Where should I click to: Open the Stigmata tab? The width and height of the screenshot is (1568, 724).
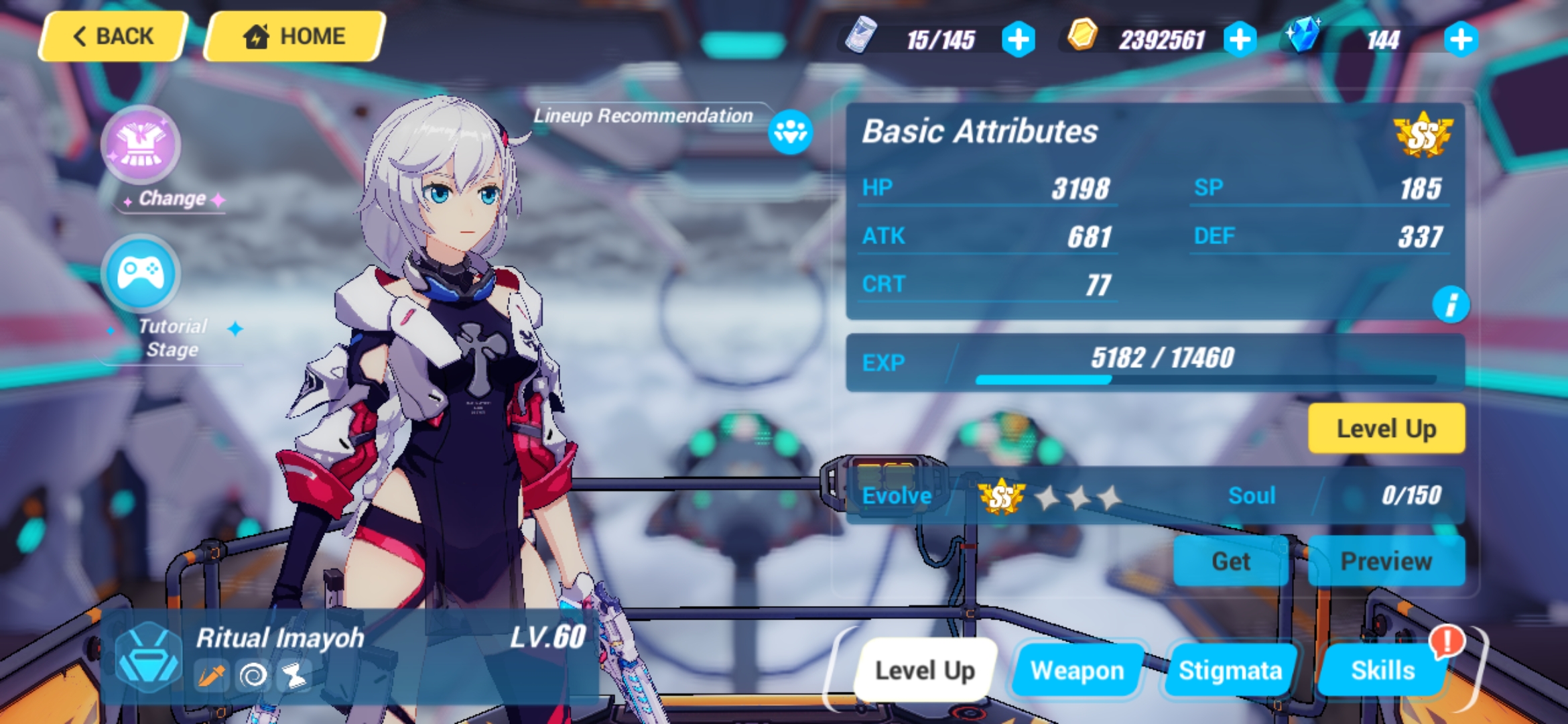coord(1230,670)
